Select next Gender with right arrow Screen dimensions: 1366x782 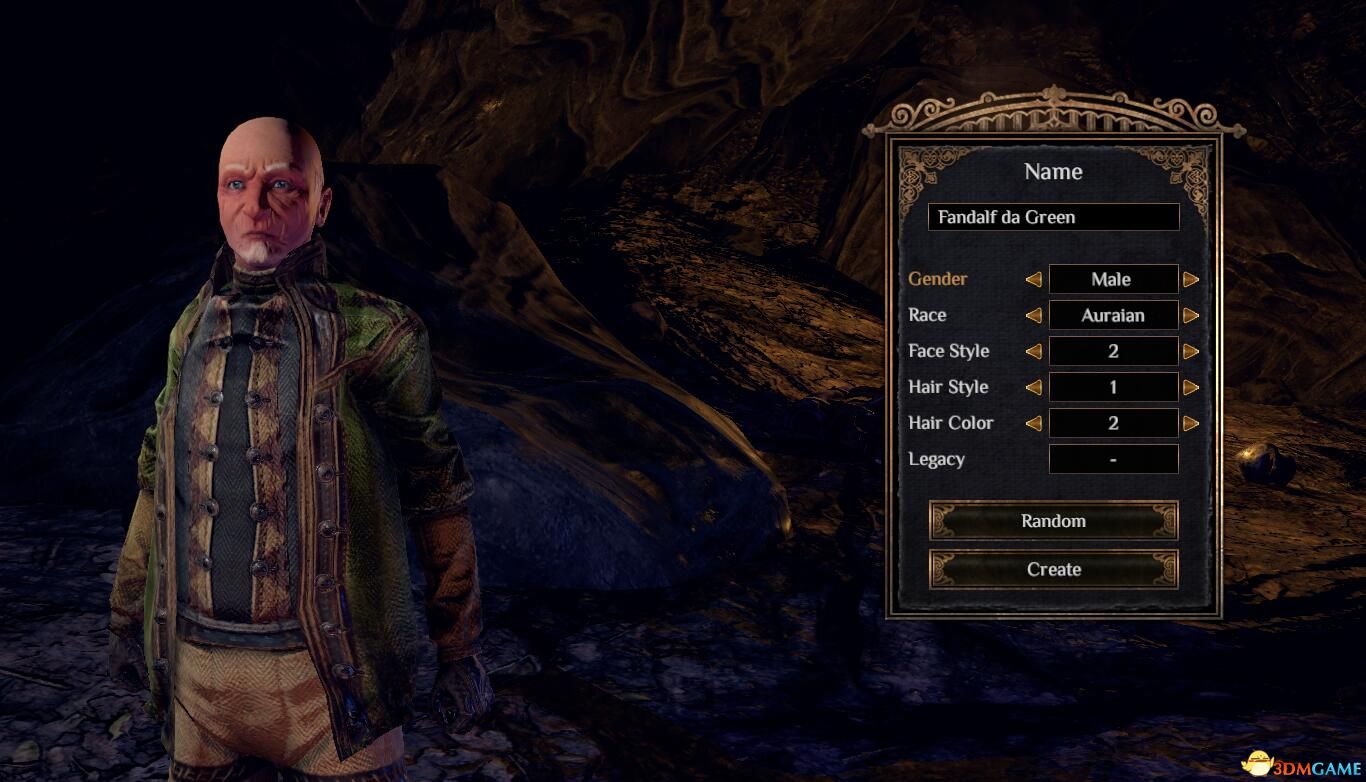click(x=1190, y=280)
